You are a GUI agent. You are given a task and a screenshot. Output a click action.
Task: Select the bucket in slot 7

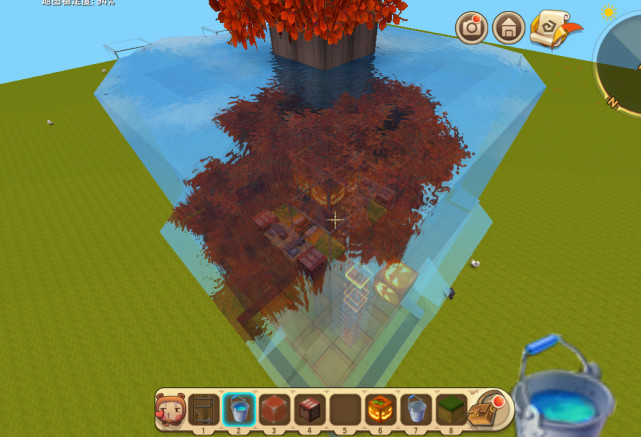pos(415,409)
